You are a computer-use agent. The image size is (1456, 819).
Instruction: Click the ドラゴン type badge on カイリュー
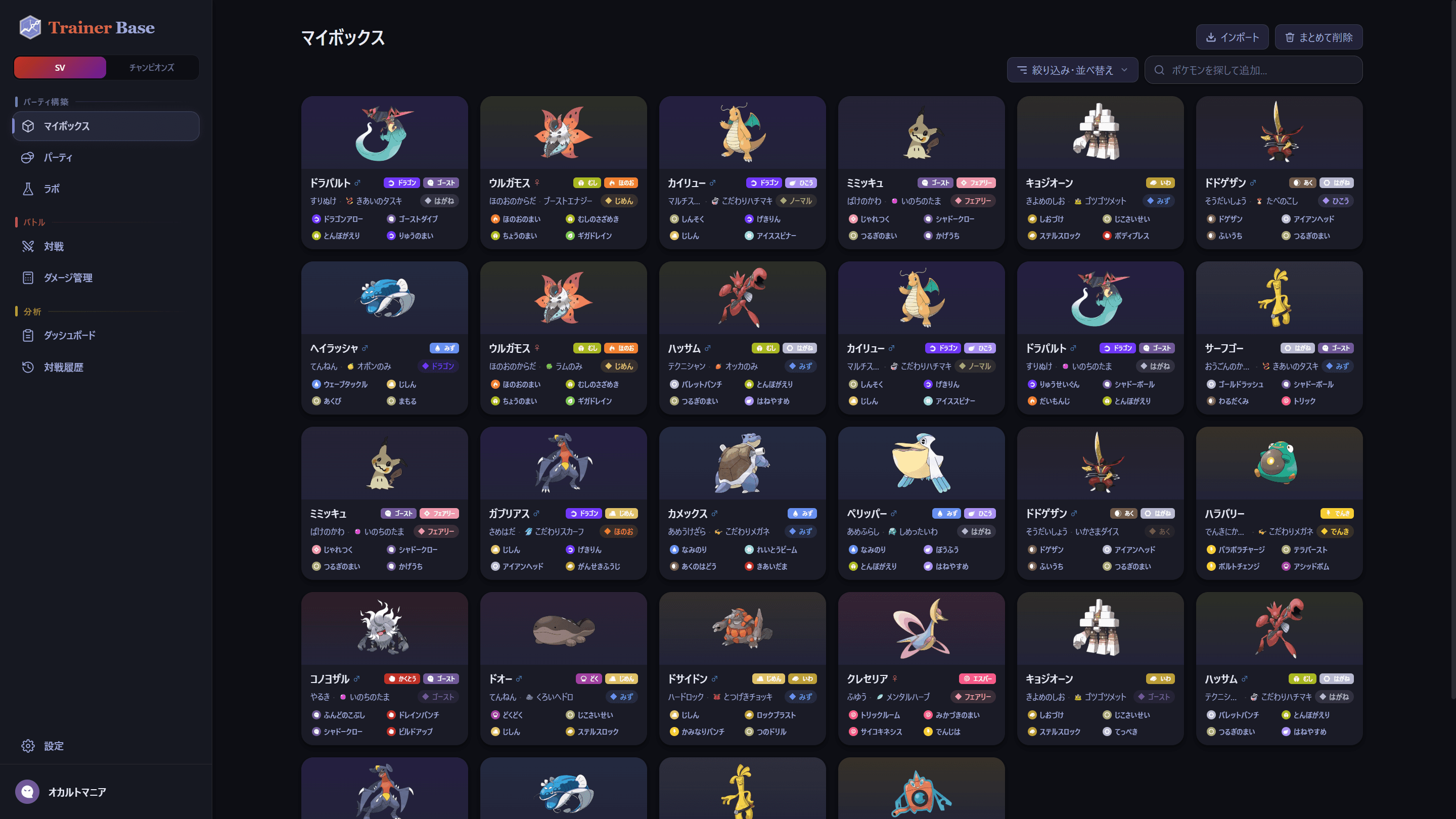point(764,183)
